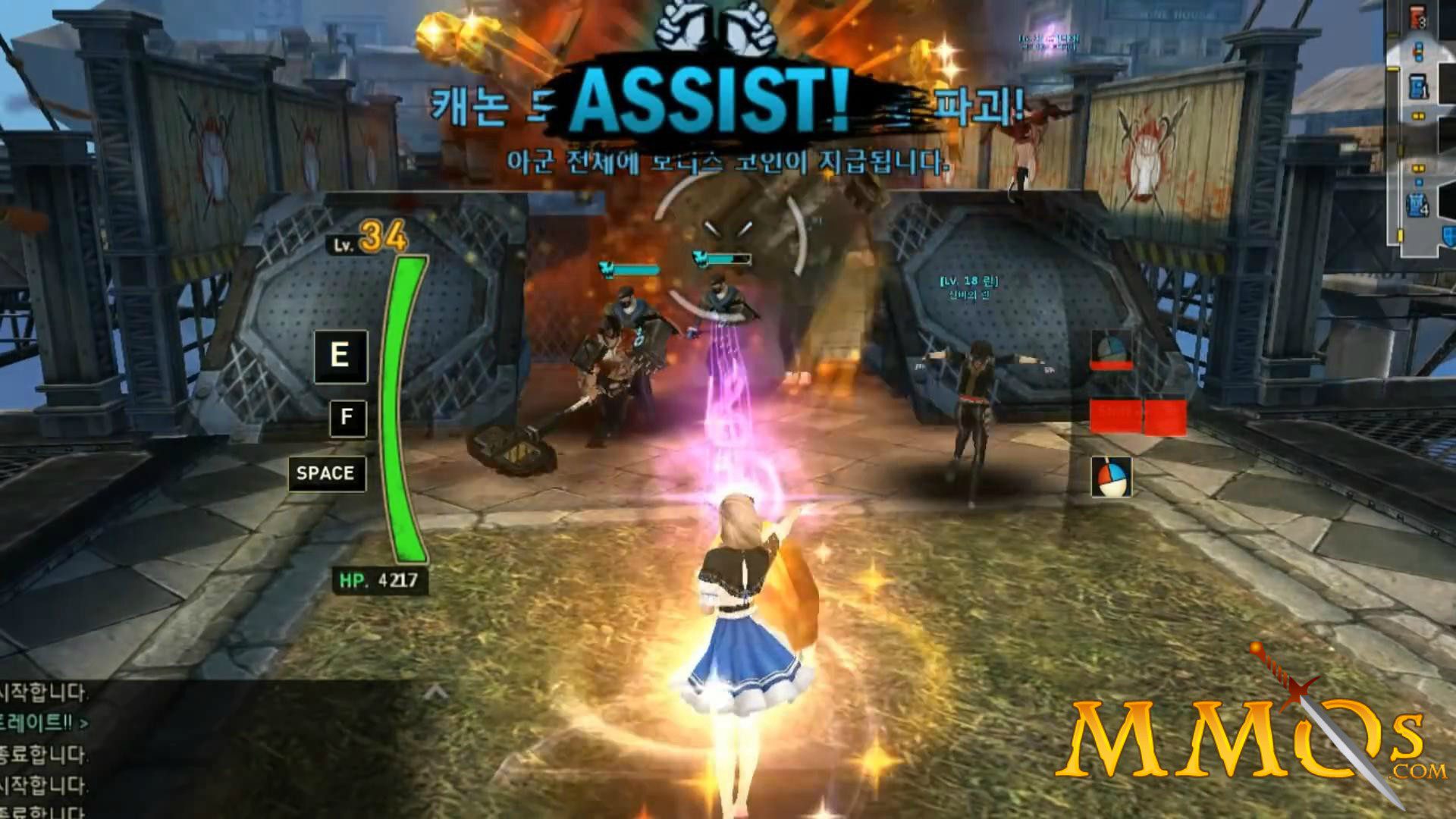Expand the green chat message with the arrow

[x=84, y=723]
